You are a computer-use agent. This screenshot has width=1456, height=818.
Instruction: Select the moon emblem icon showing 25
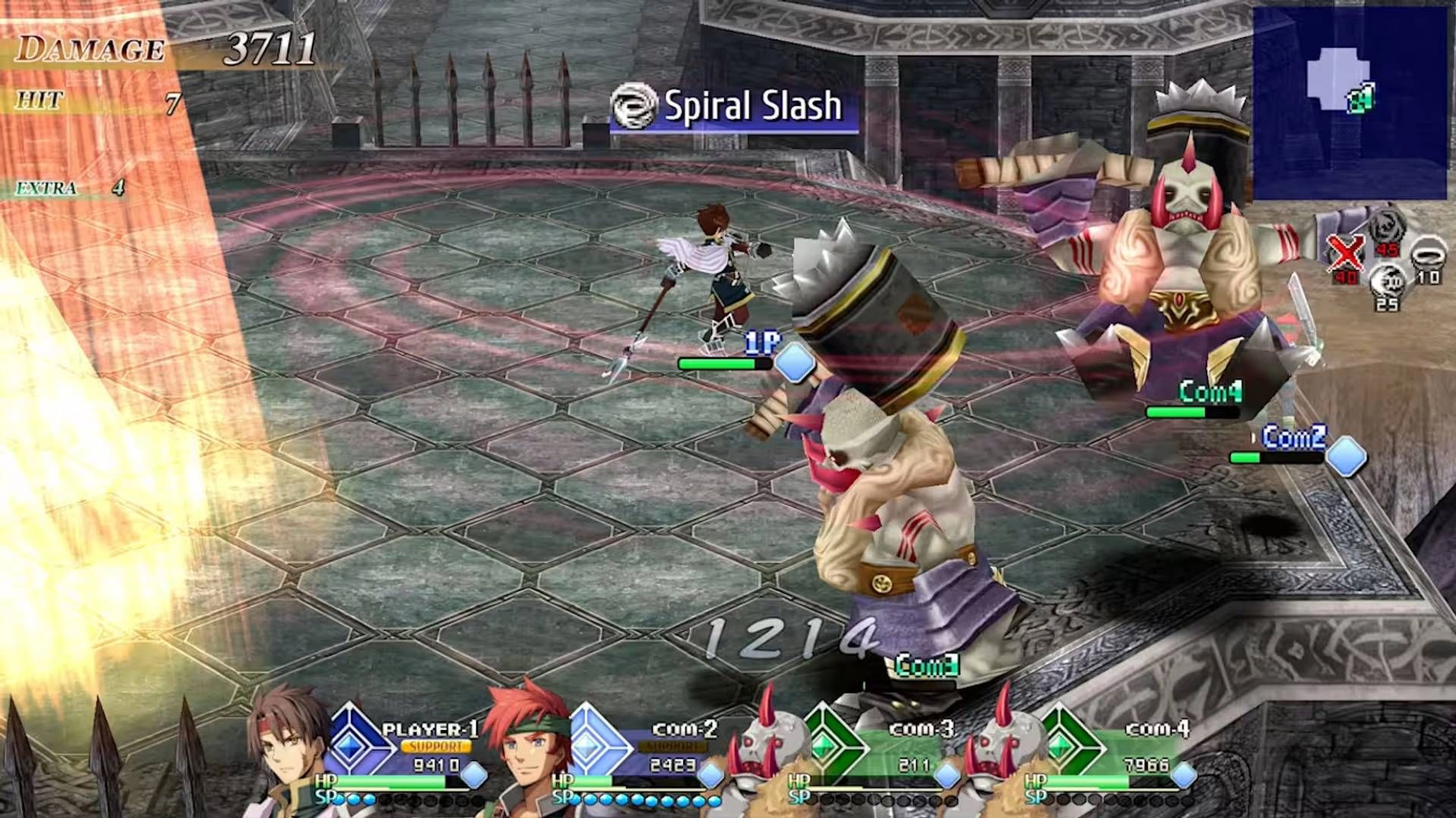(1389, 281)
